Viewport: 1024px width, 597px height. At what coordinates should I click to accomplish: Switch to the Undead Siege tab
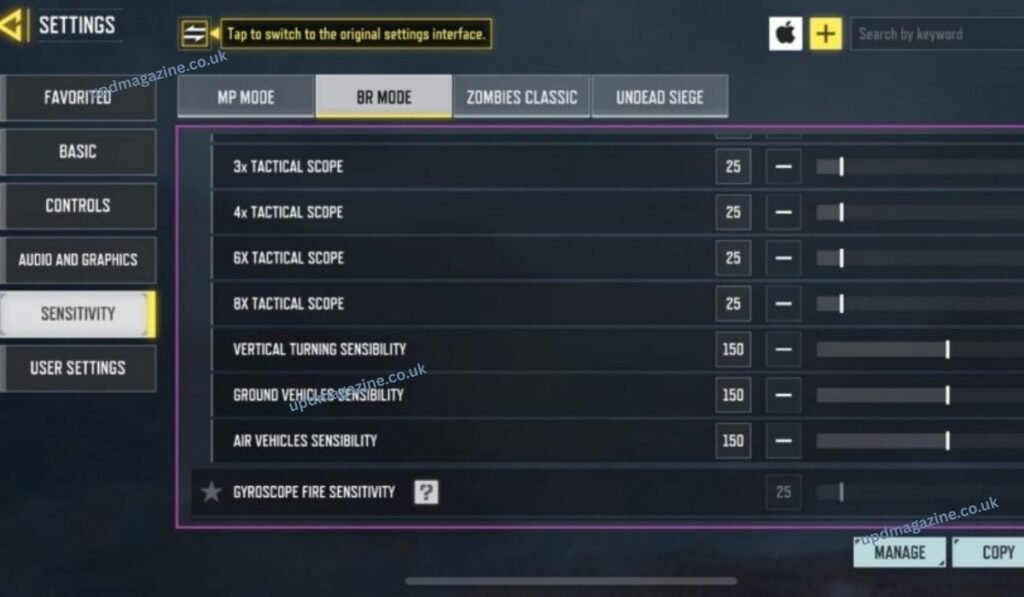coord(659,97)
